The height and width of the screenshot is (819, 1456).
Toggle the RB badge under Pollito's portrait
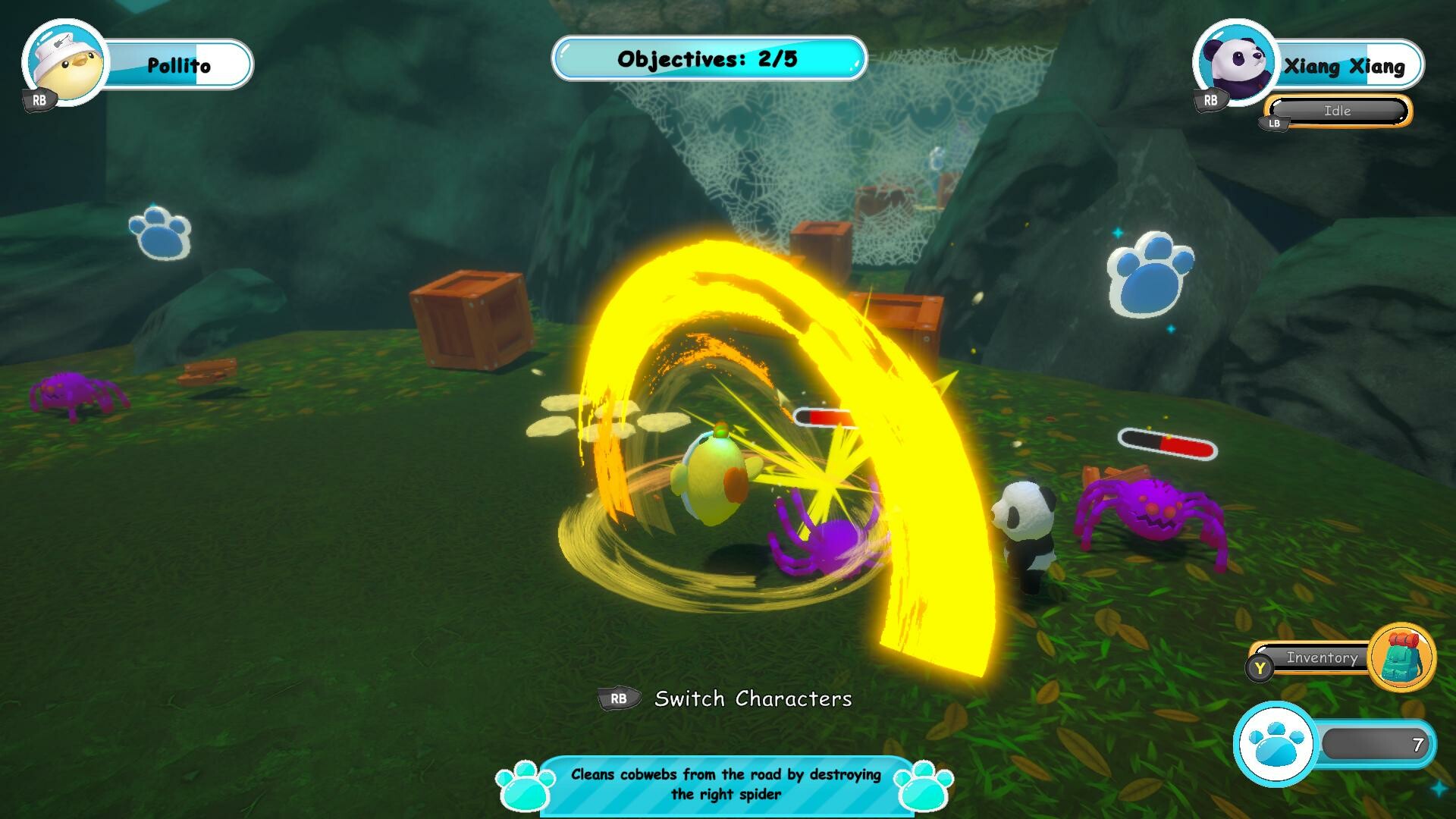(x=38, y=99)
